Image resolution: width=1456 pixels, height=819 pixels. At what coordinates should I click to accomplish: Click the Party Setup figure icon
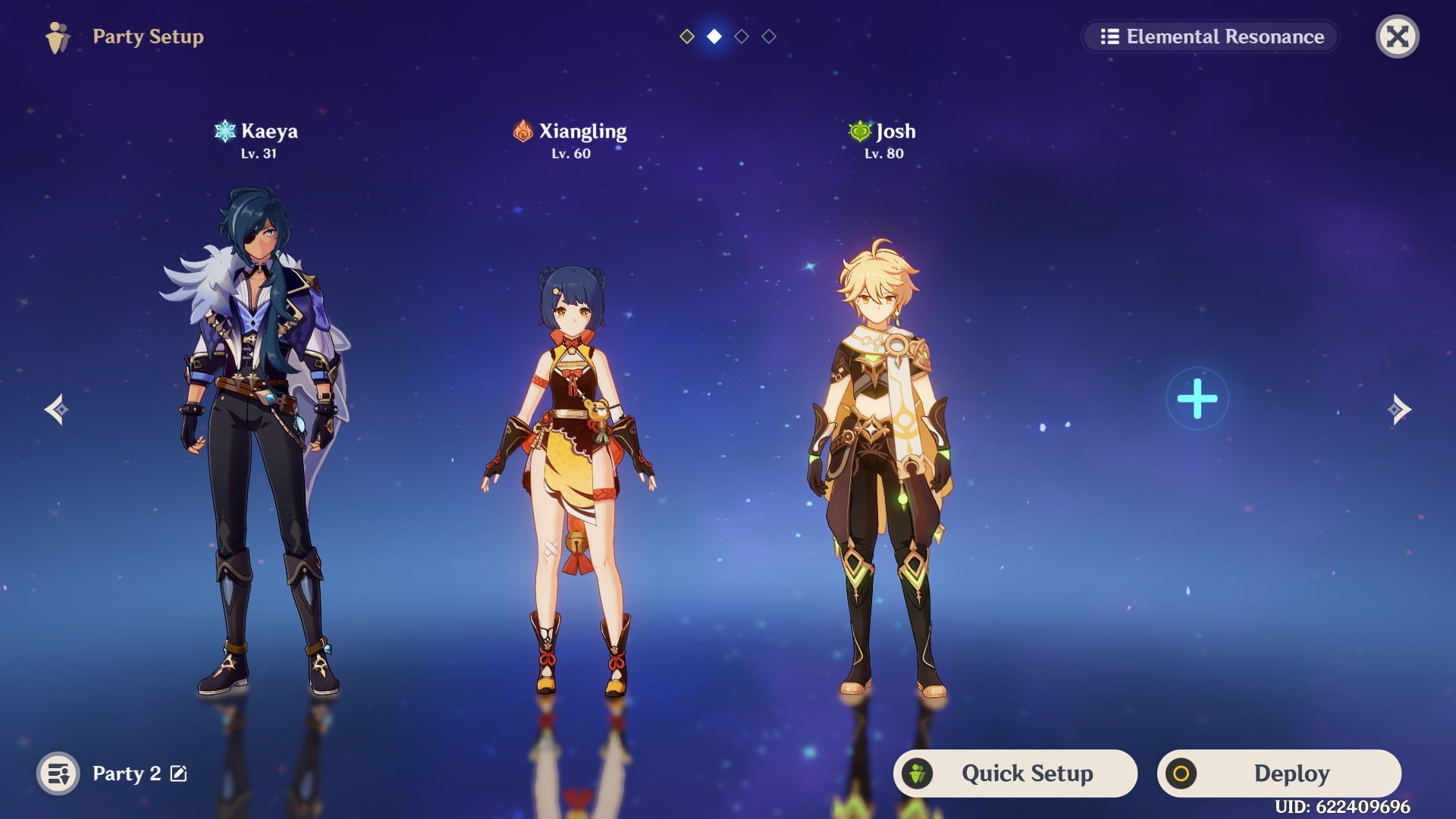[58, 36]
